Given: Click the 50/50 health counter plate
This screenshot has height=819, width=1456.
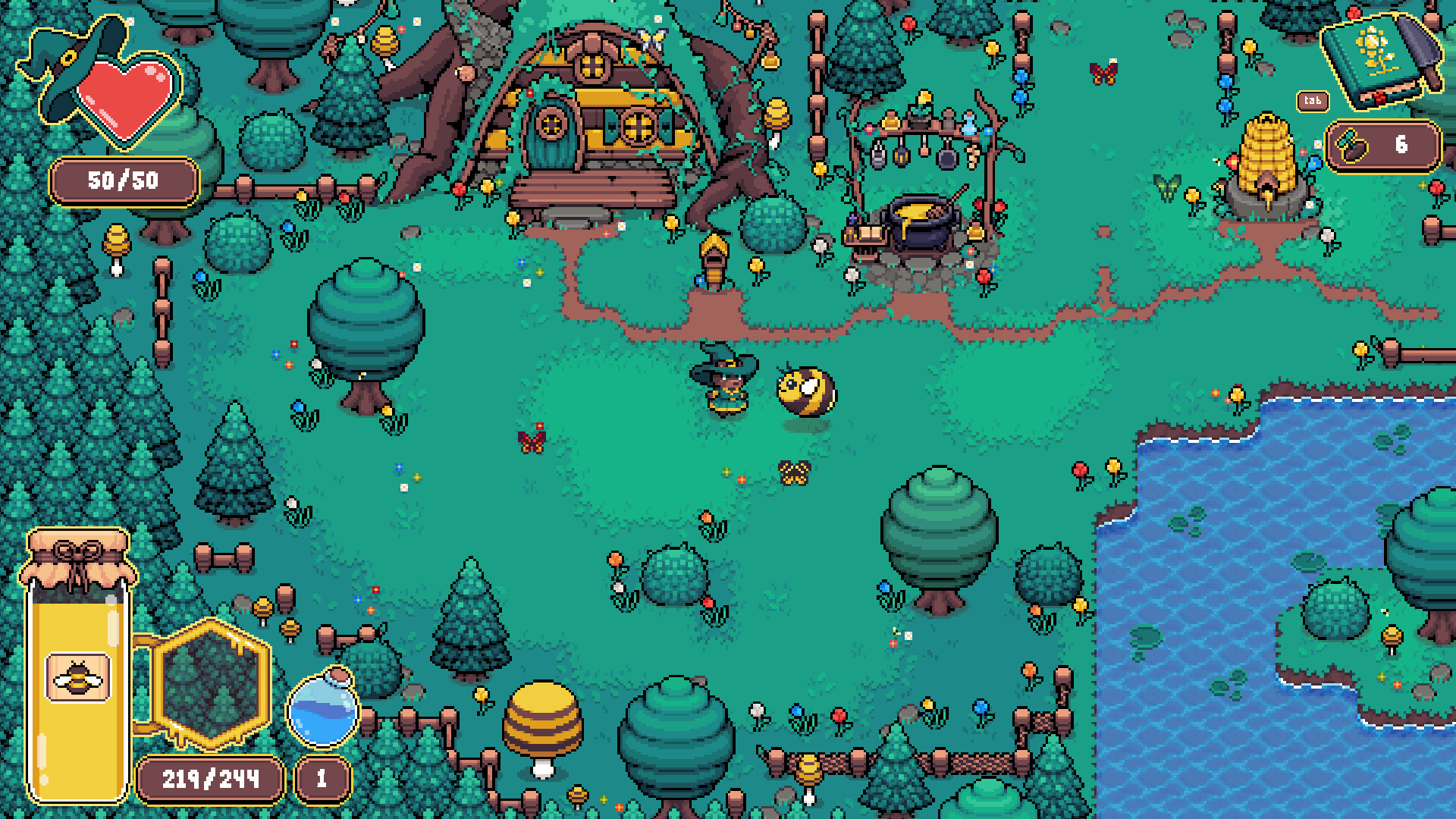Looking at the screenshot, I should 124,180.
